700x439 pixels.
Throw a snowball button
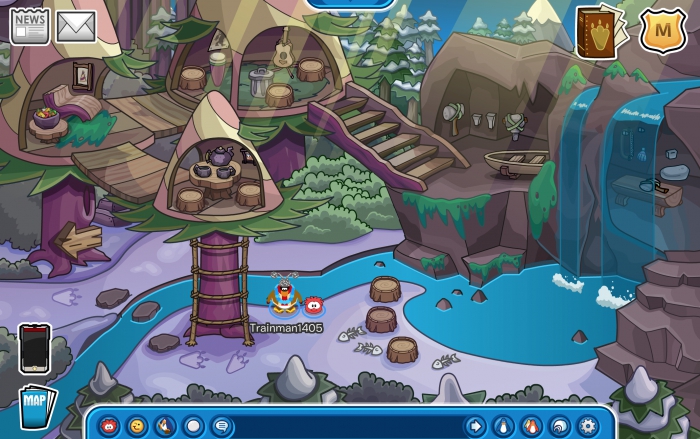pos(193,426)
